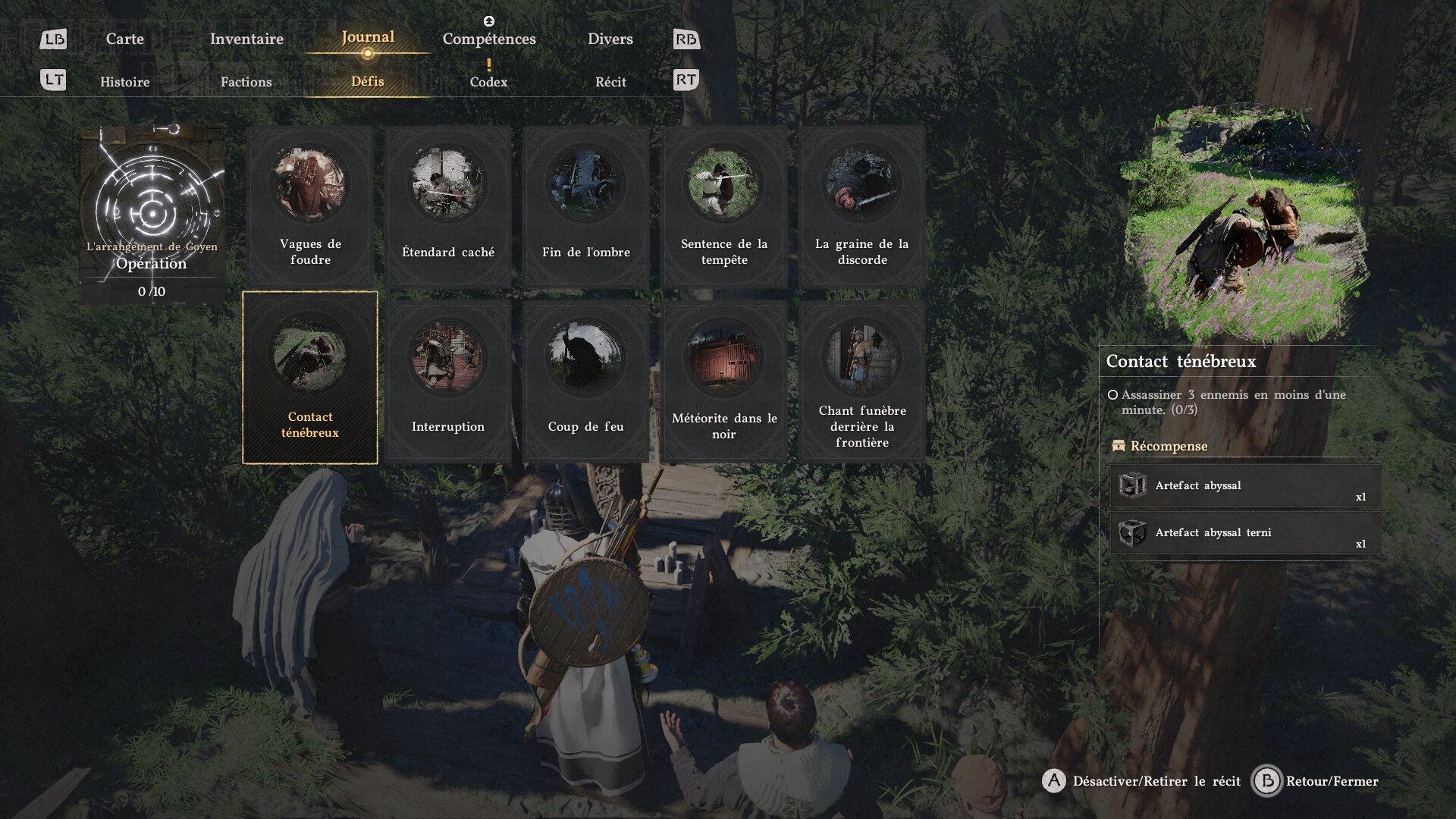Select the Étendard caché challenge card
This screenshot has width=1456, height=819.
coord(448,206)
